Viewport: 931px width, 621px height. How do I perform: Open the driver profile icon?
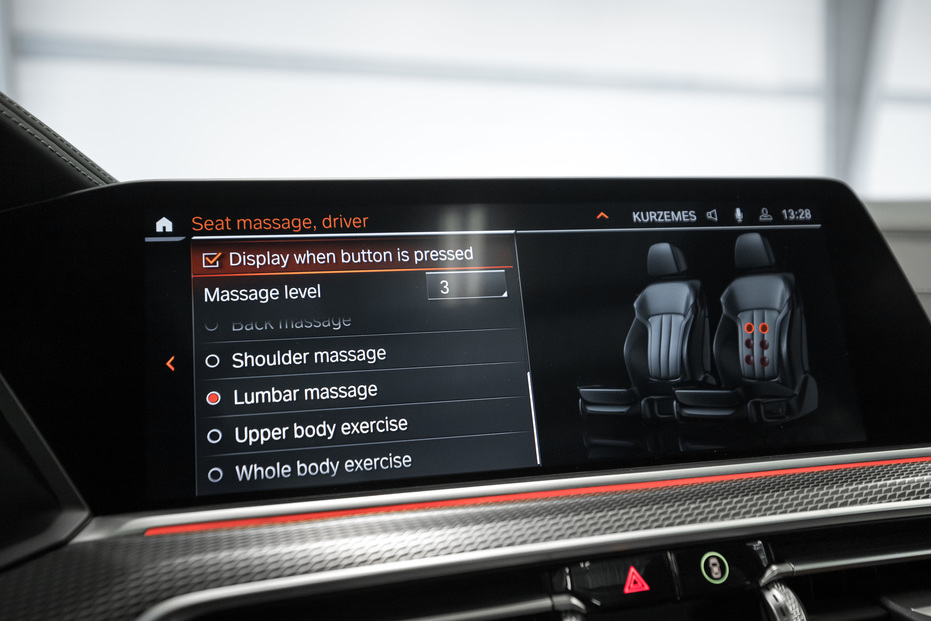[x=765, y=215]
